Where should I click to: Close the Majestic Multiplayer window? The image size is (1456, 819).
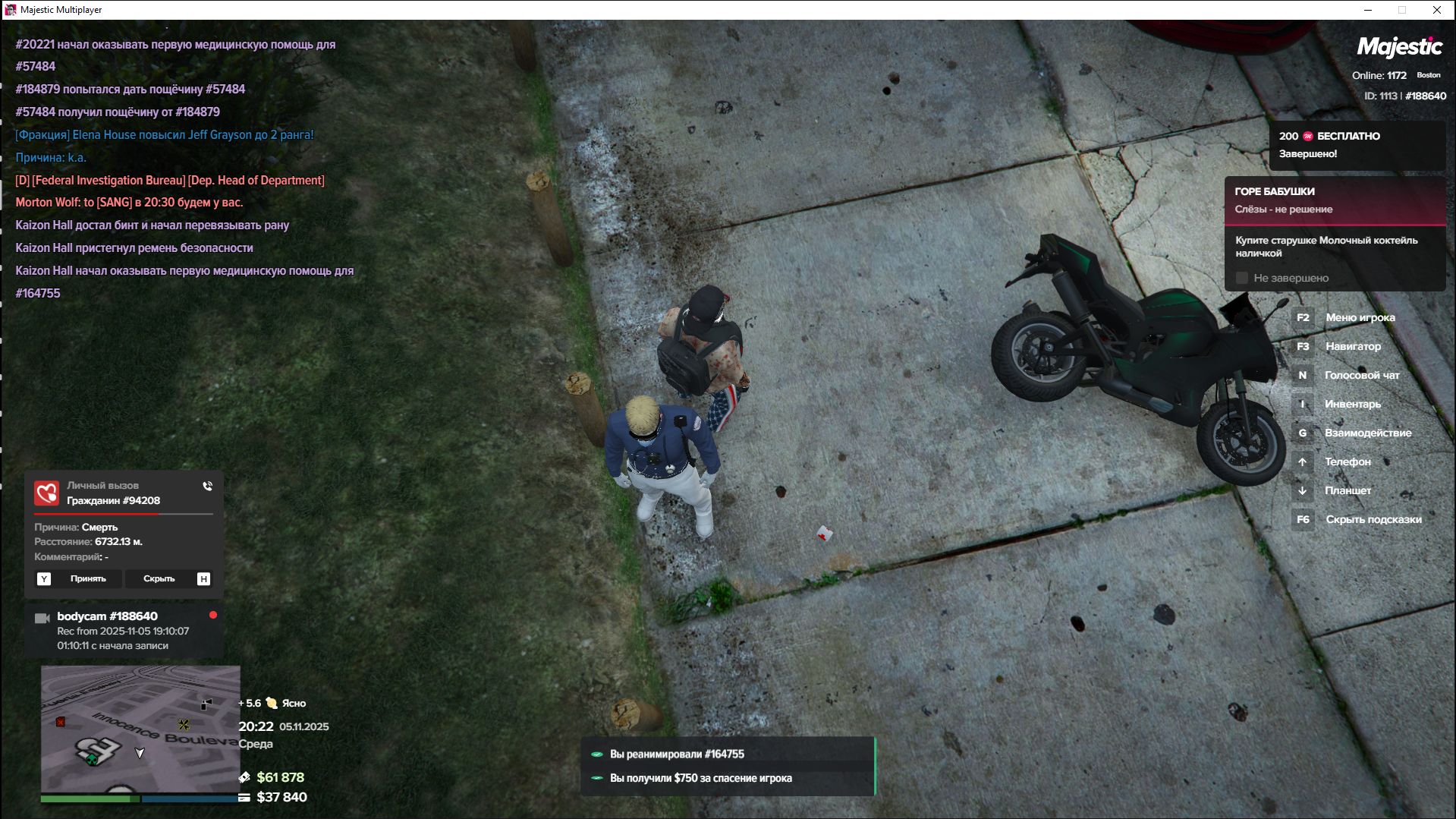click(x=1436, y=10)
